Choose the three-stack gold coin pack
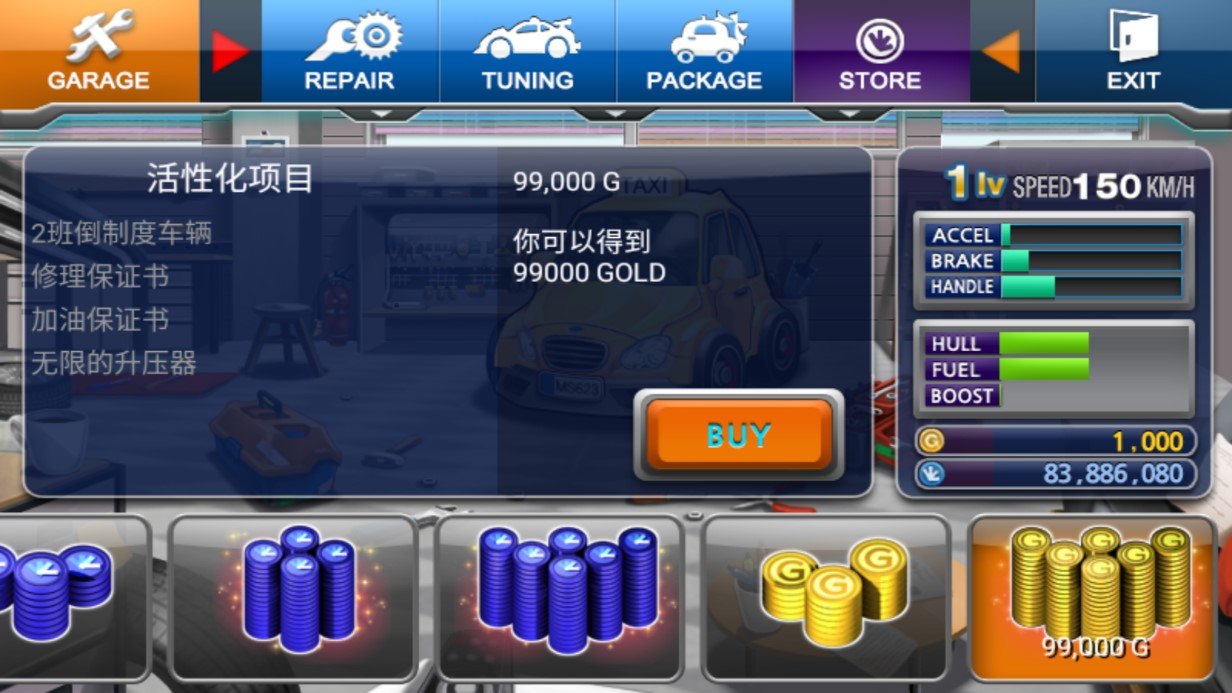1232x693 pixels. [826, 597]
